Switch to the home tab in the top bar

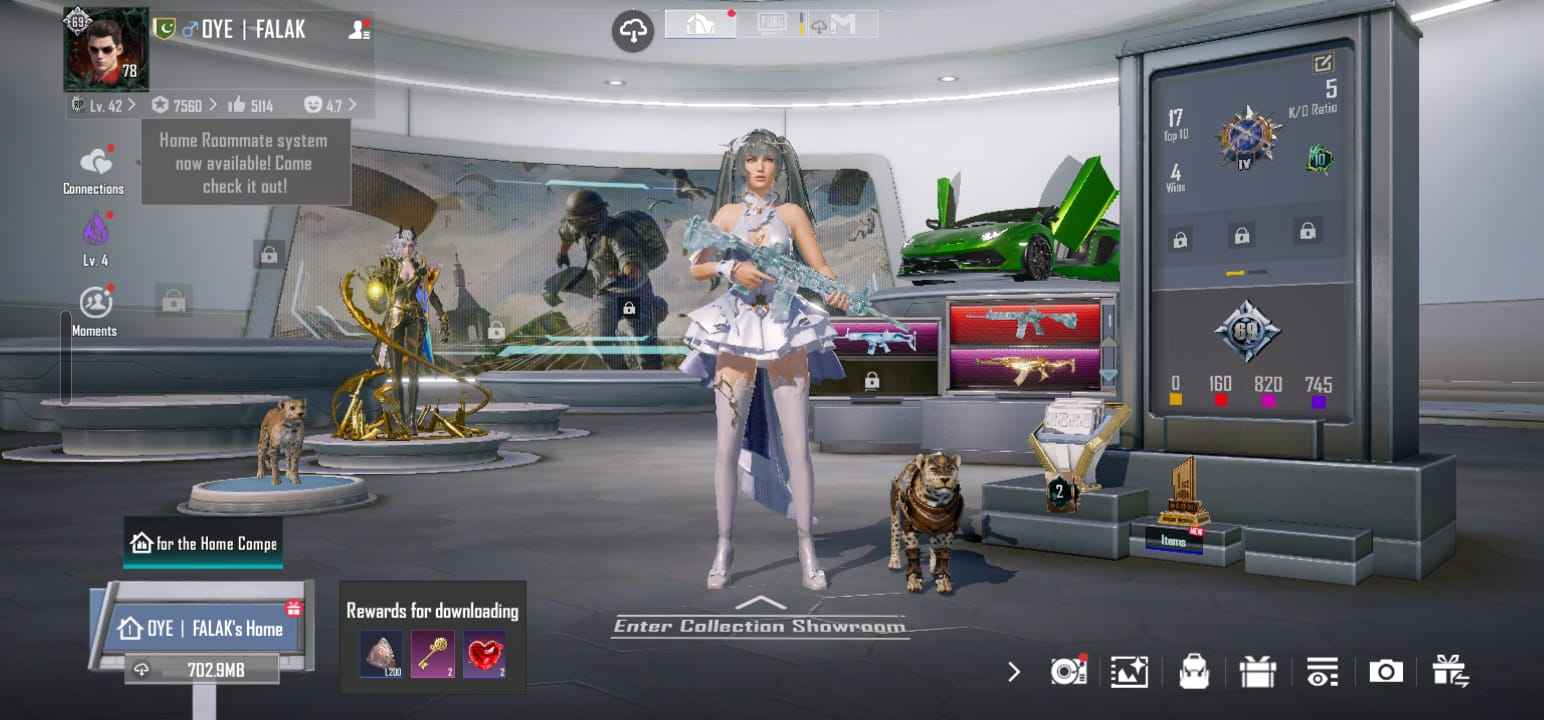(699, 24)
